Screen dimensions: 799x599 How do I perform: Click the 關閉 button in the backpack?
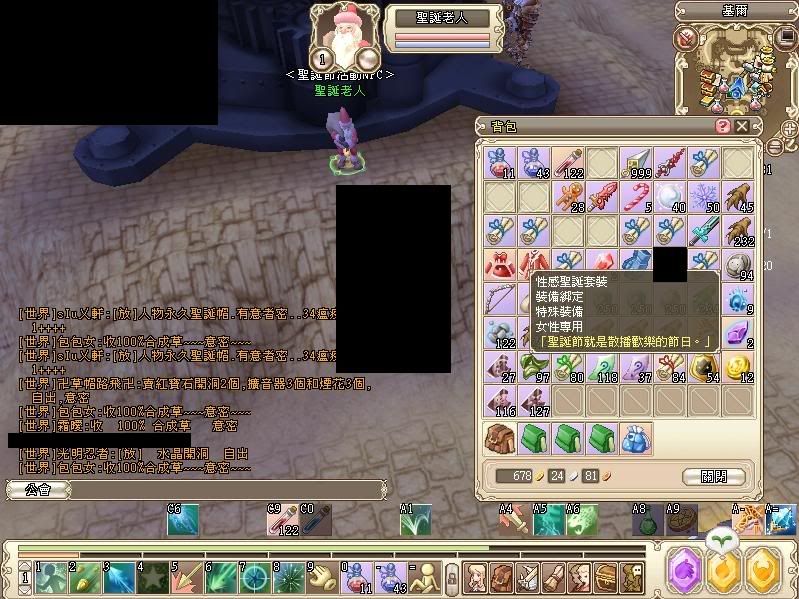[714, 476]
